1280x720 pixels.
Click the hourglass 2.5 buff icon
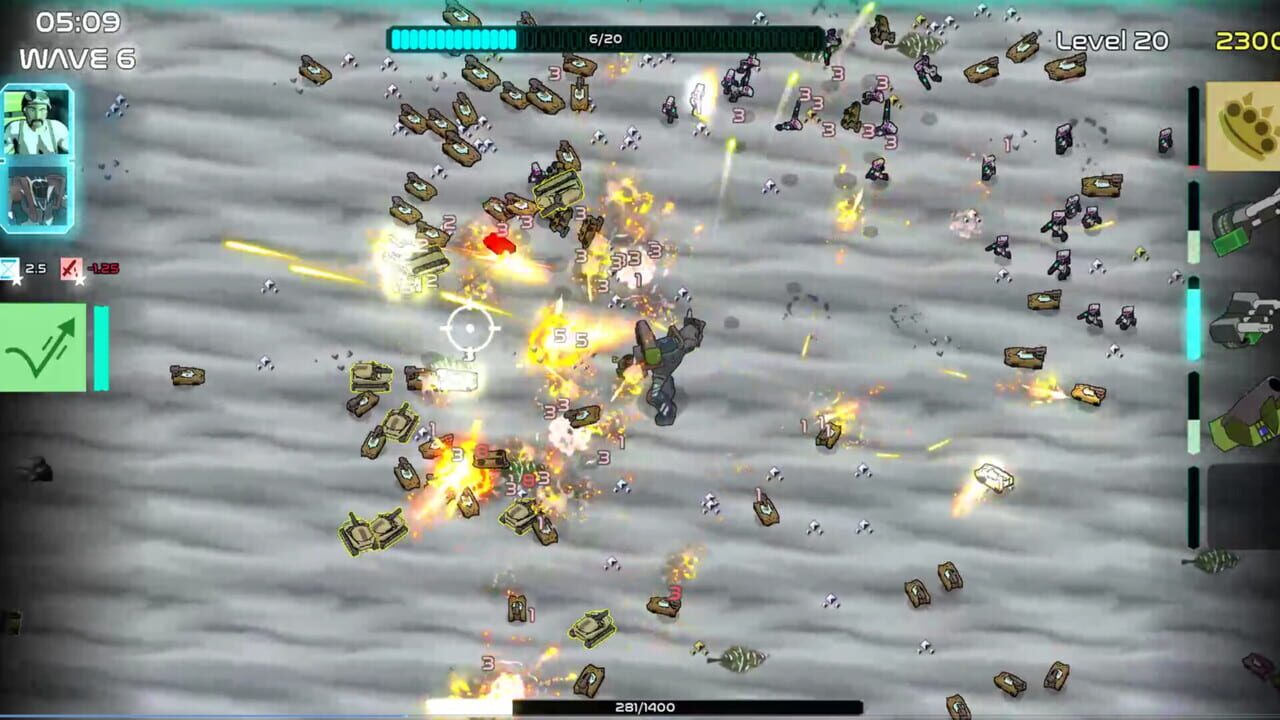coord(10,267)
